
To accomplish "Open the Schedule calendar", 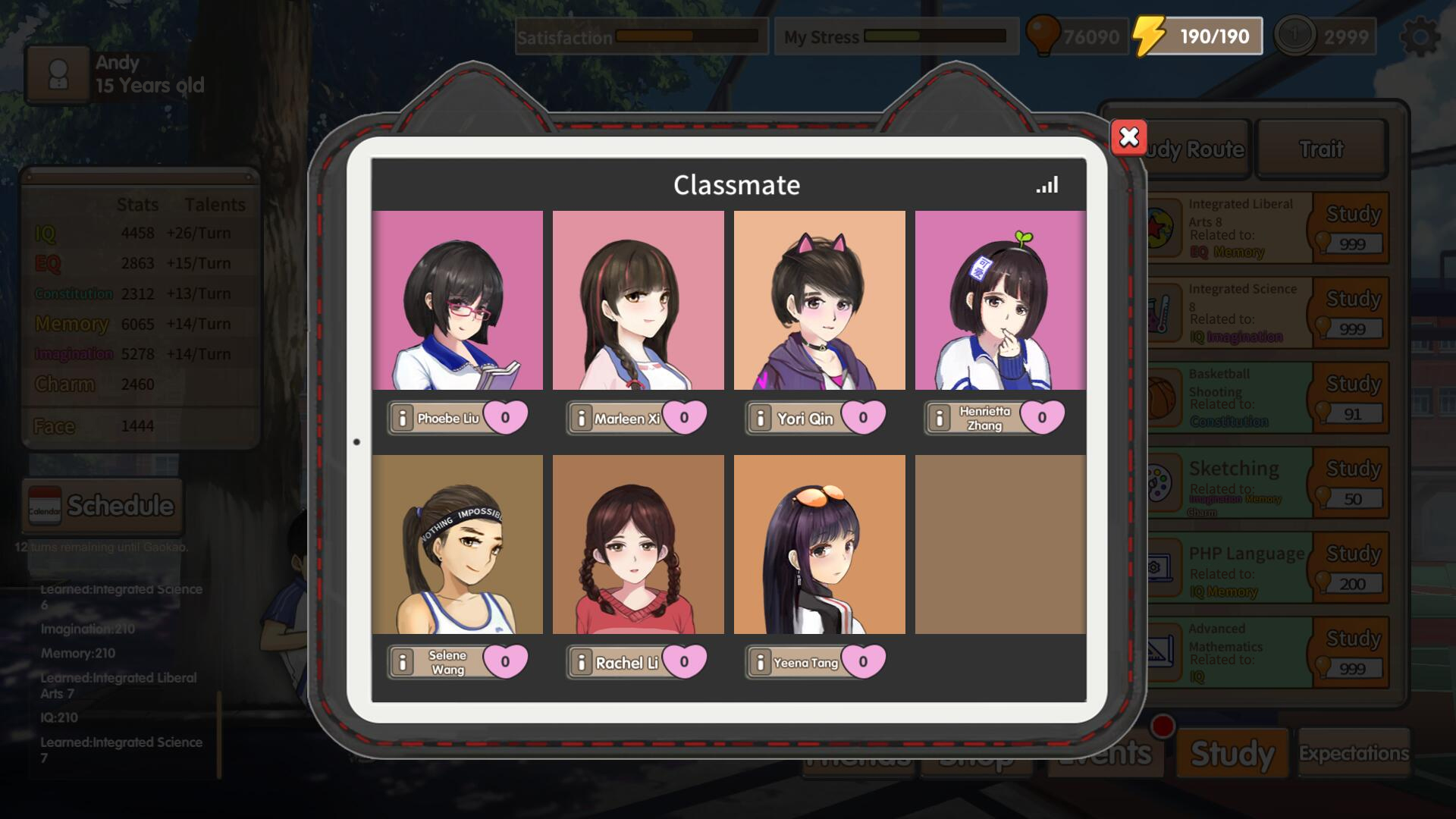I will tap(102, 506).
